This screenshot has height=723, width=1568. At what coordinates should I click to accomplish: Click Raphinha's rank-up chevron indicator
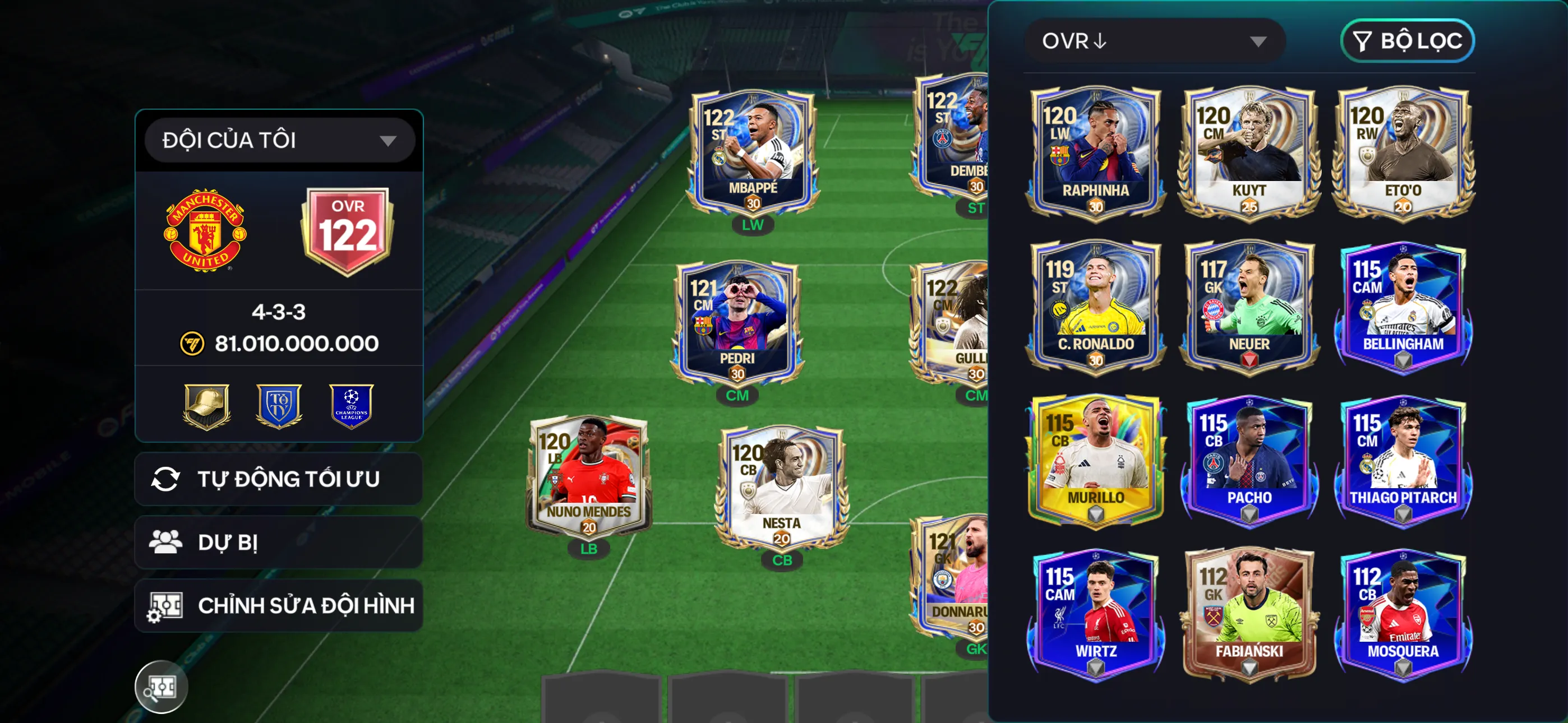click(1095, 207)
